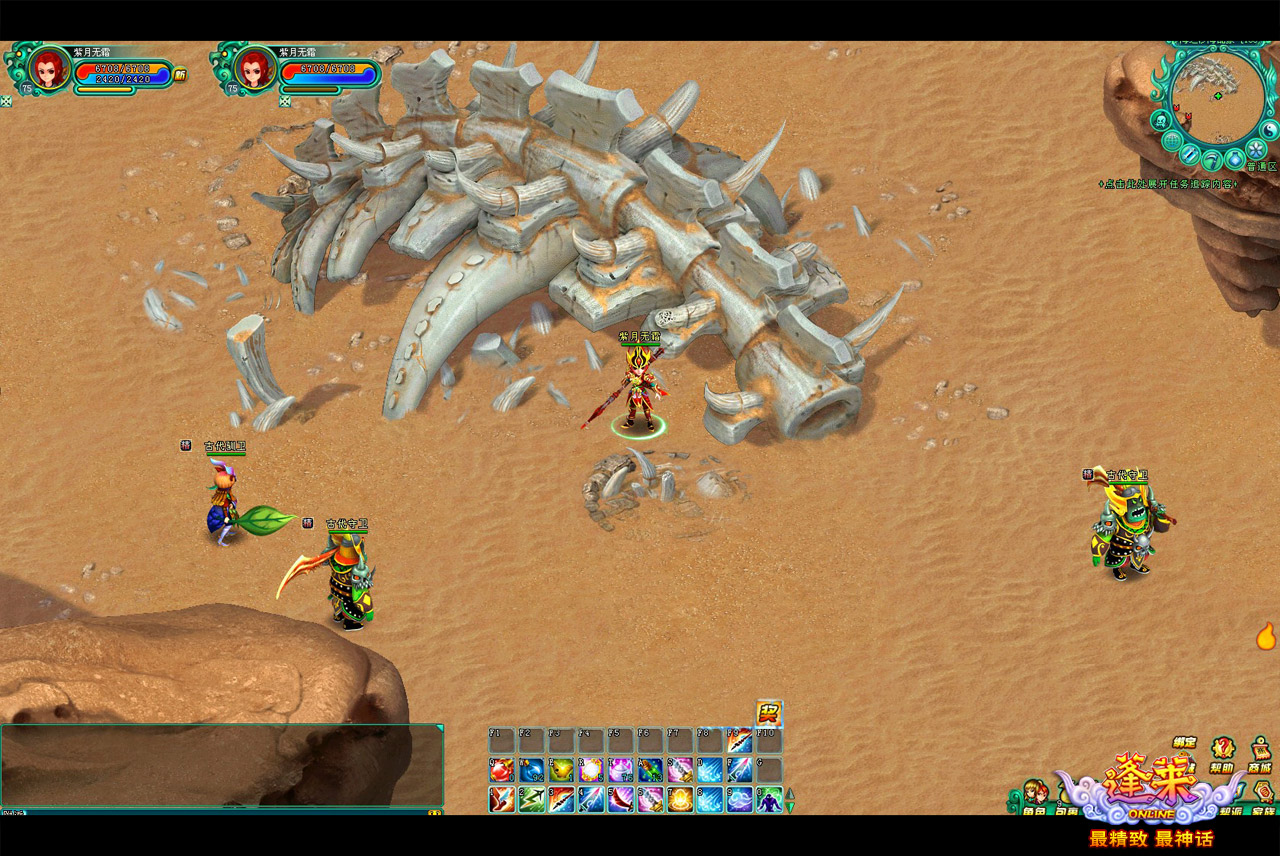This screenshot has height=856, width=1280.
Task: Click the flame icon on the right edge
Action: coord(1266,636)
